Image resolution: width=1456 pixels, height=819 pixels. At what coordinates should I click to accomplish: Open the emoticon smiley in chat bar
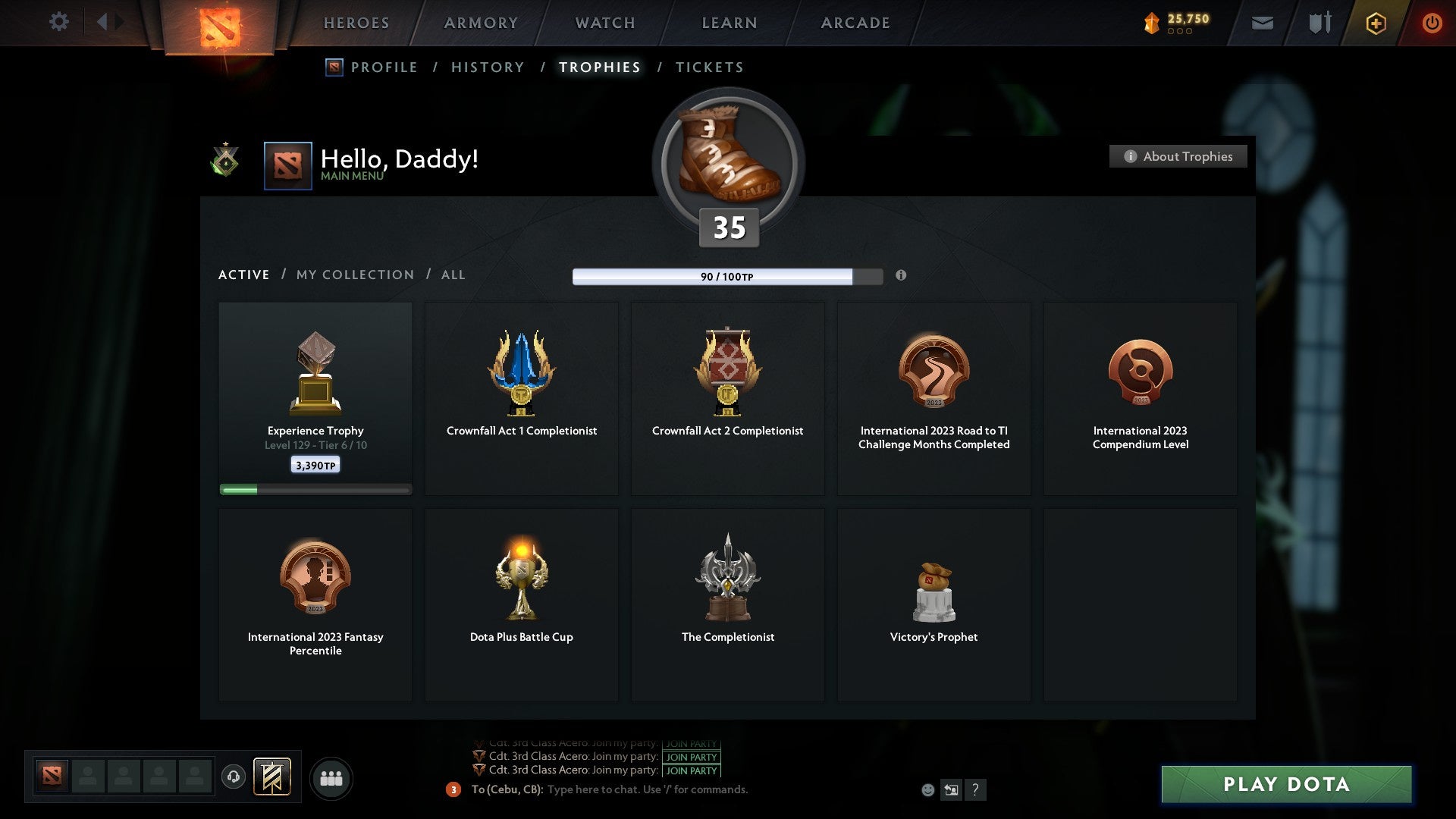(x=927, y=789)
